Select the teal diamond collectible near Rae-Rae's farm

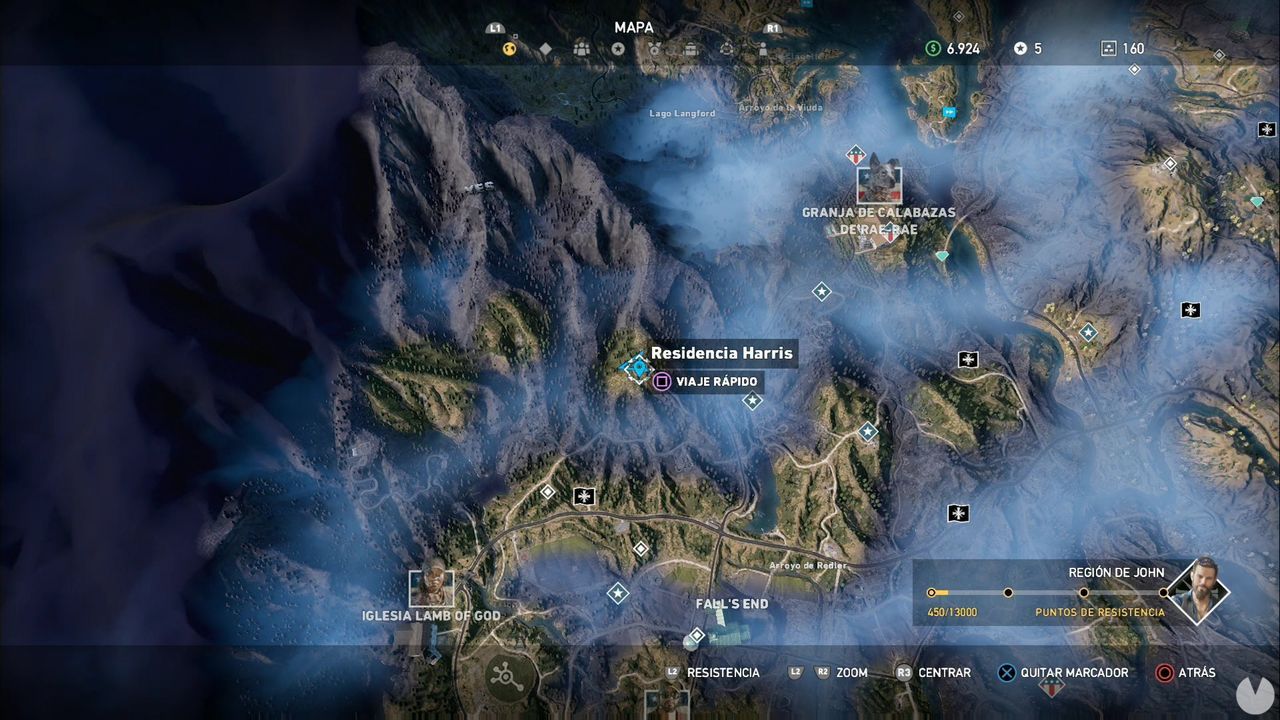tap(941, 257)
